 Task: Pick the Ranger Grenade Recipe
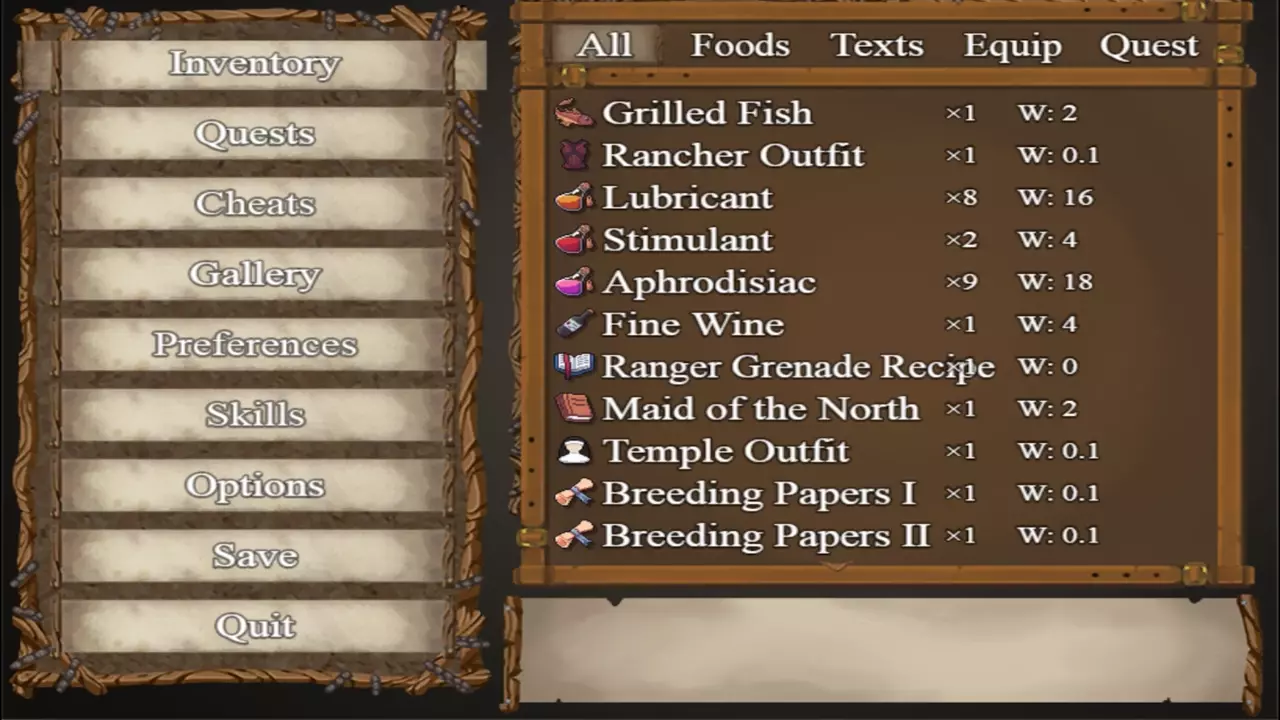(x=797, y=367)
